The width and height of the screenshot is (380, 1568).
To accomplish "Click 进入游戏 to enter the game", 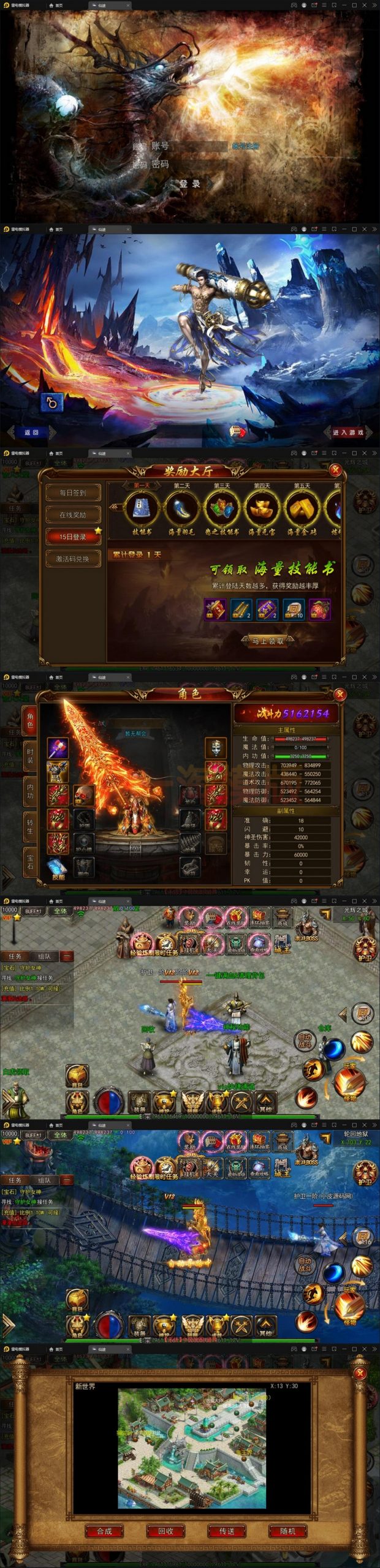I will pos(348,432).
